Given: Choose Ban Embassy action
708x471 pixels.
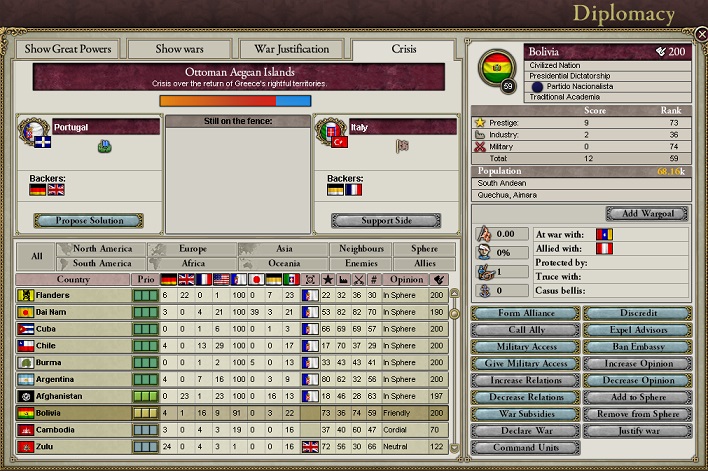Looking at the screenshot, I should coord(637,347).
